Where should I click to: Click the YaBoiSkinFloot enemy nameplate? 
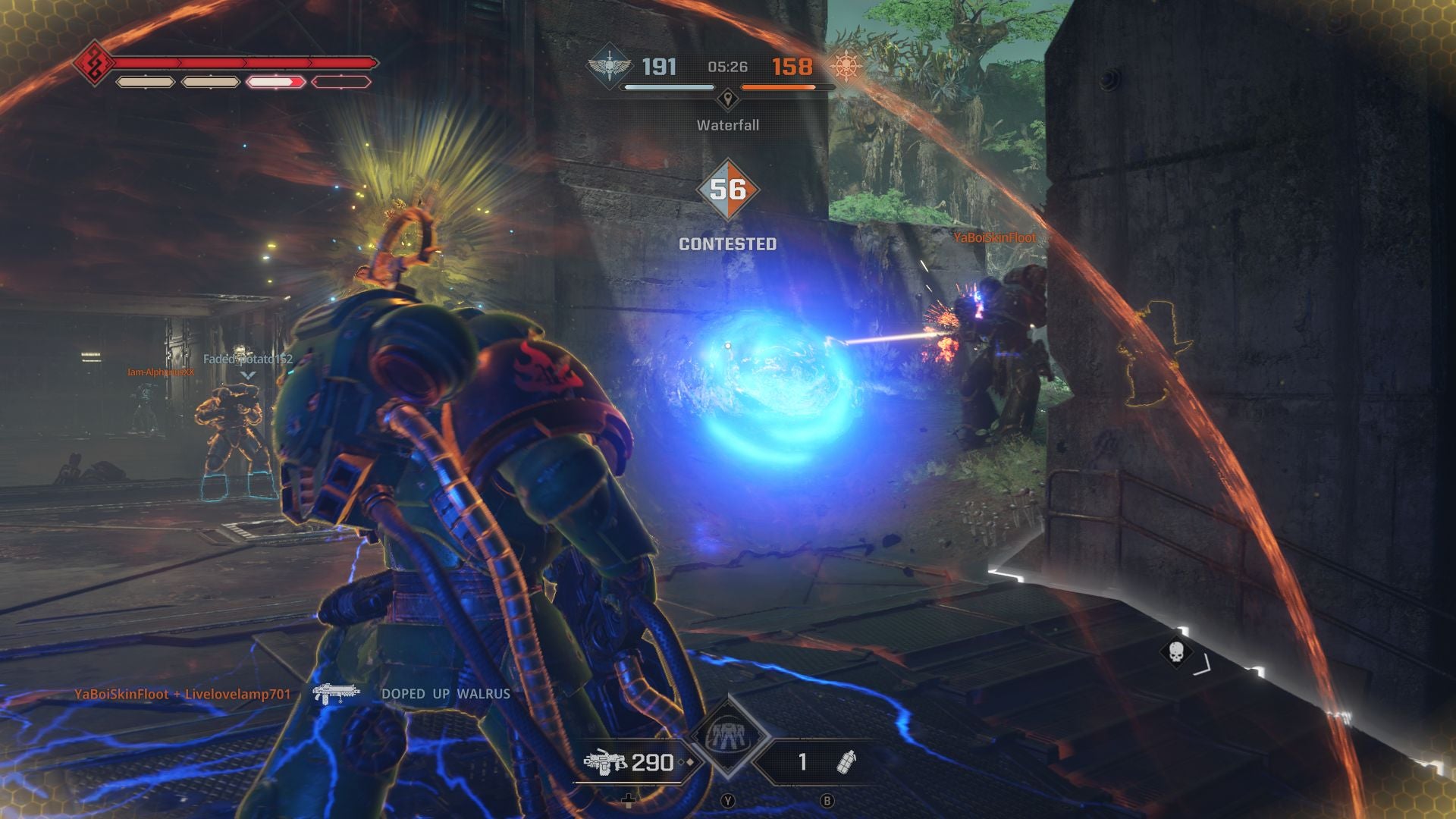tap(994, 236)
